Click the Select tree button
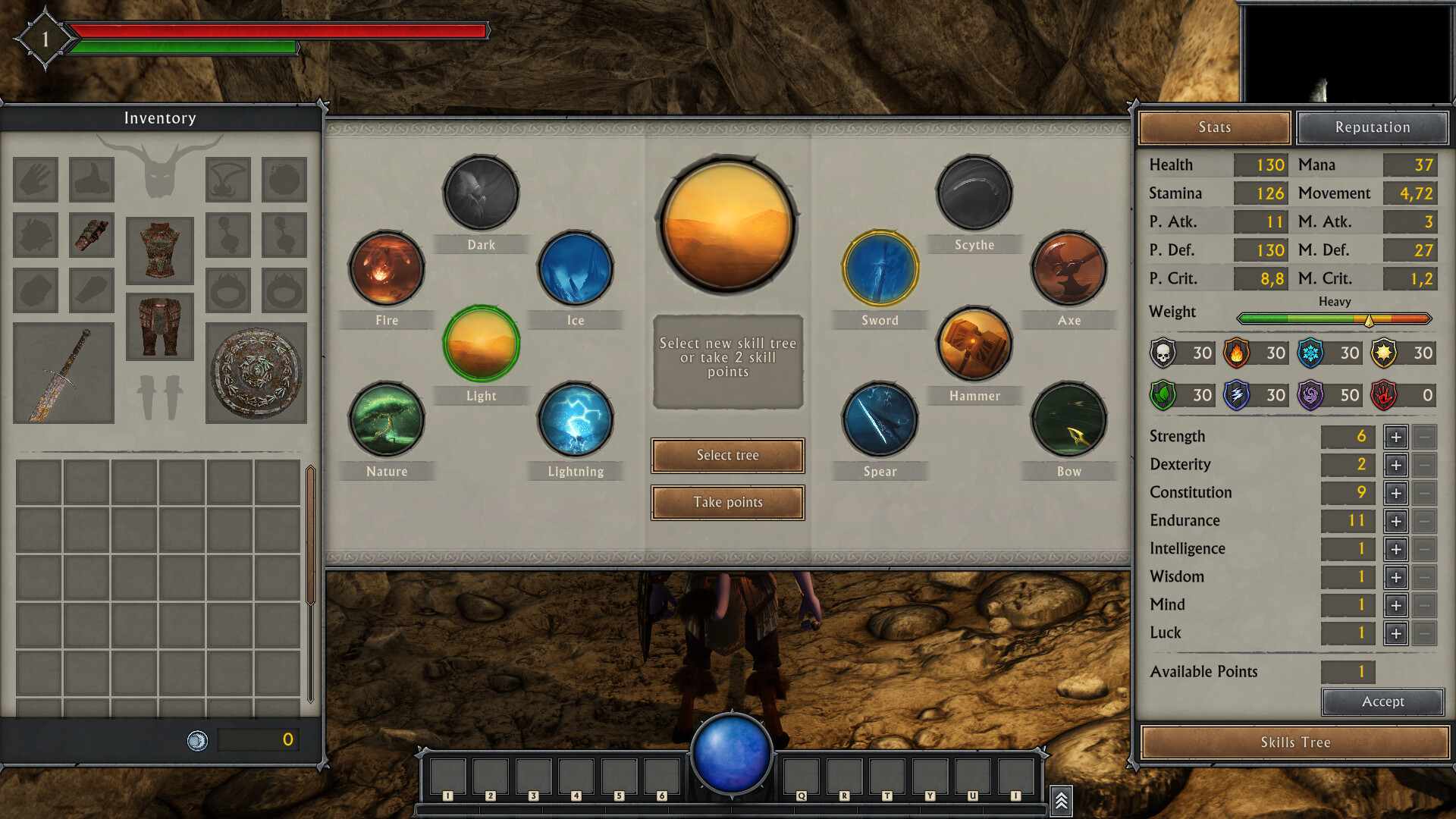 727,455
